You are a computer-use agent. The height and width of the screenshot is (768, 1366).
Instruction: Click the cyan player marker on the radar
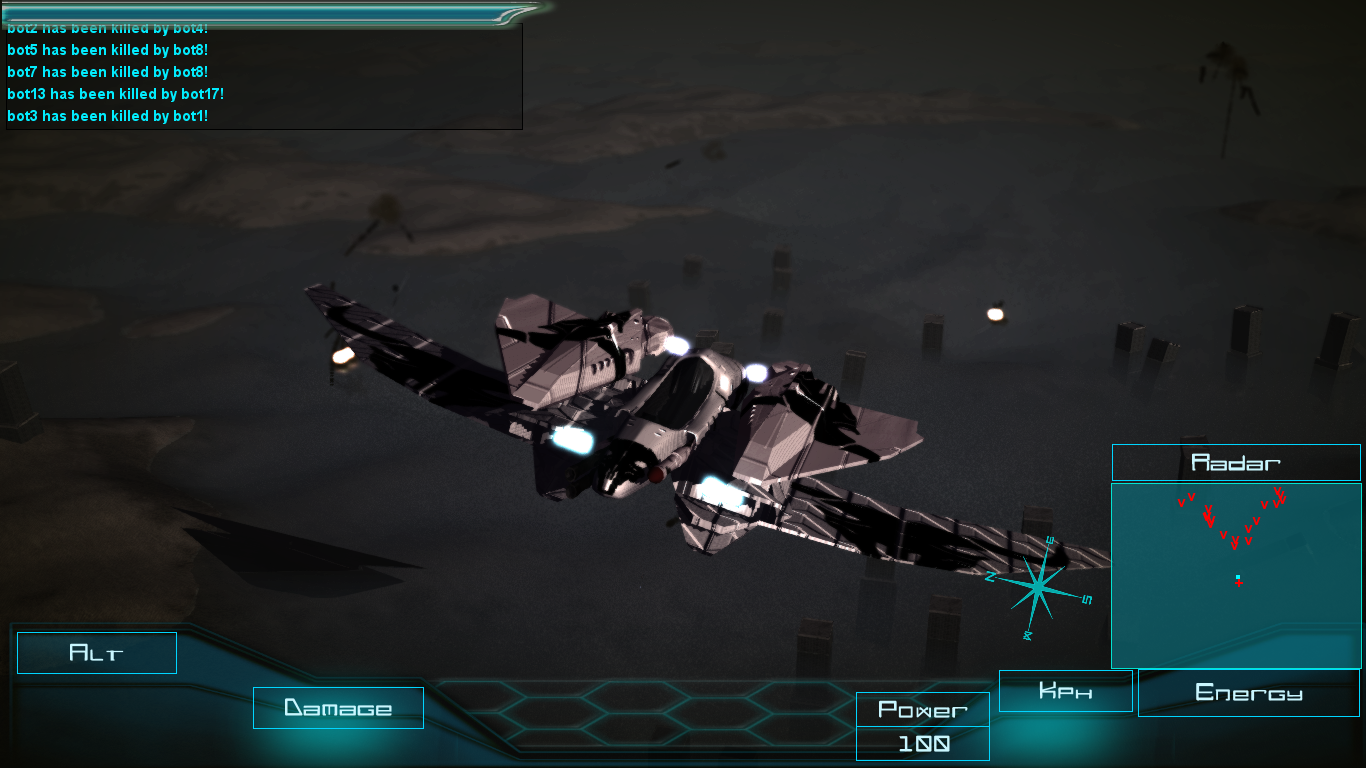pyautogui.click(x=1237, y=575)
